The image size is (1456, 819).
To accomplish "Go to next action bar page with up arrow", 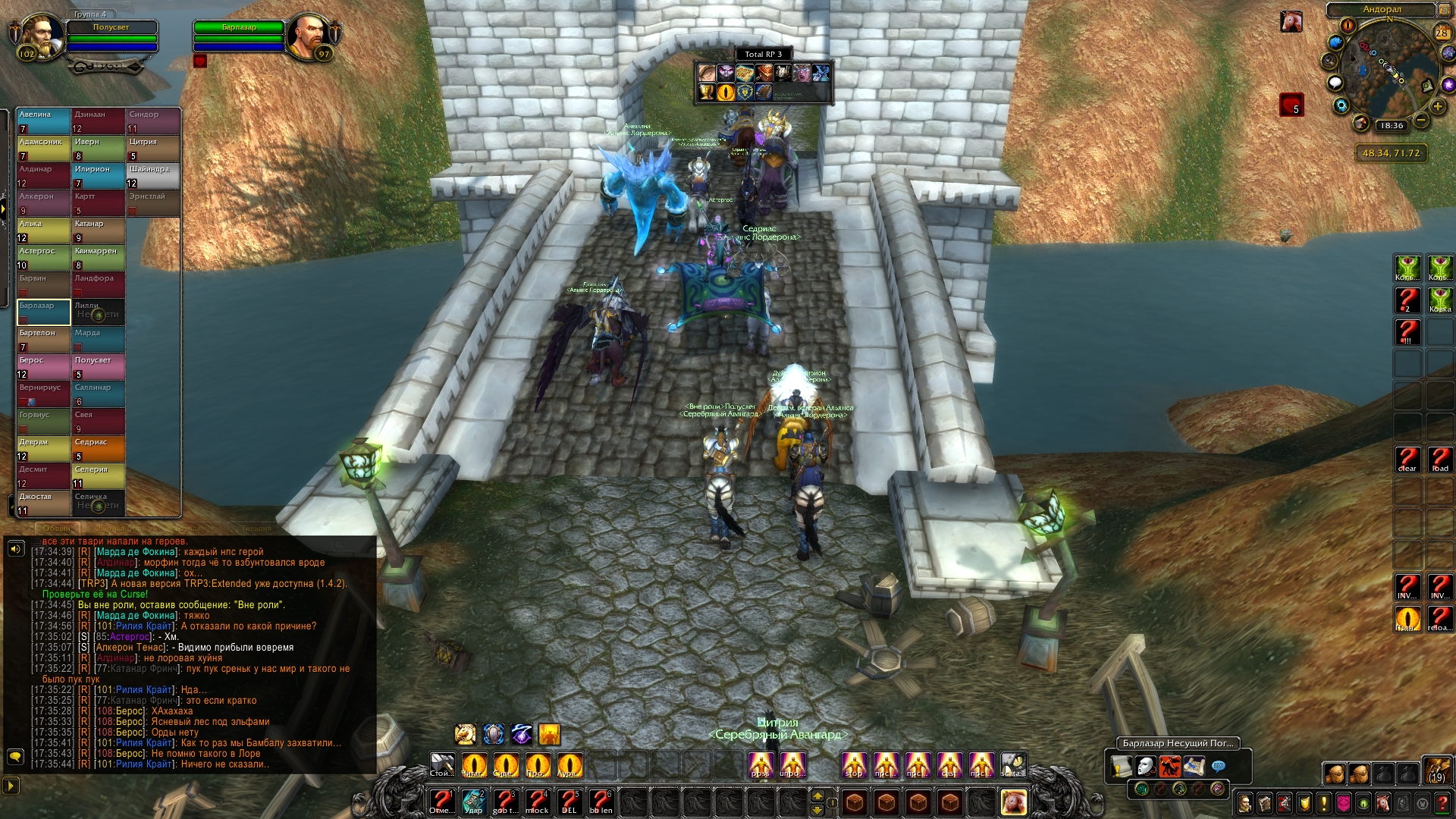I will pos(817,795).
